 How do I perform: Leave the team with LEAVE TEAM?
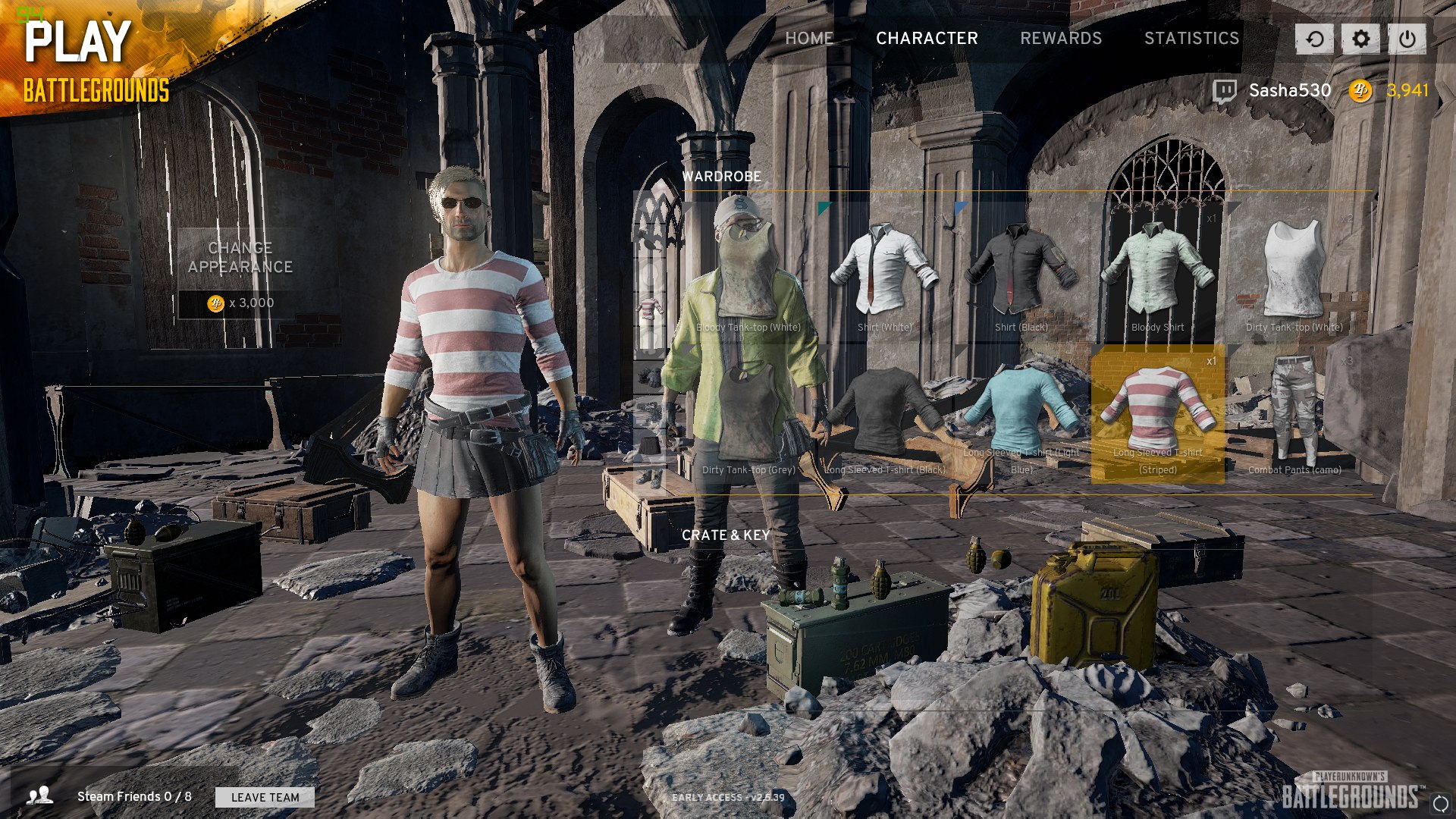coord(265,797)
